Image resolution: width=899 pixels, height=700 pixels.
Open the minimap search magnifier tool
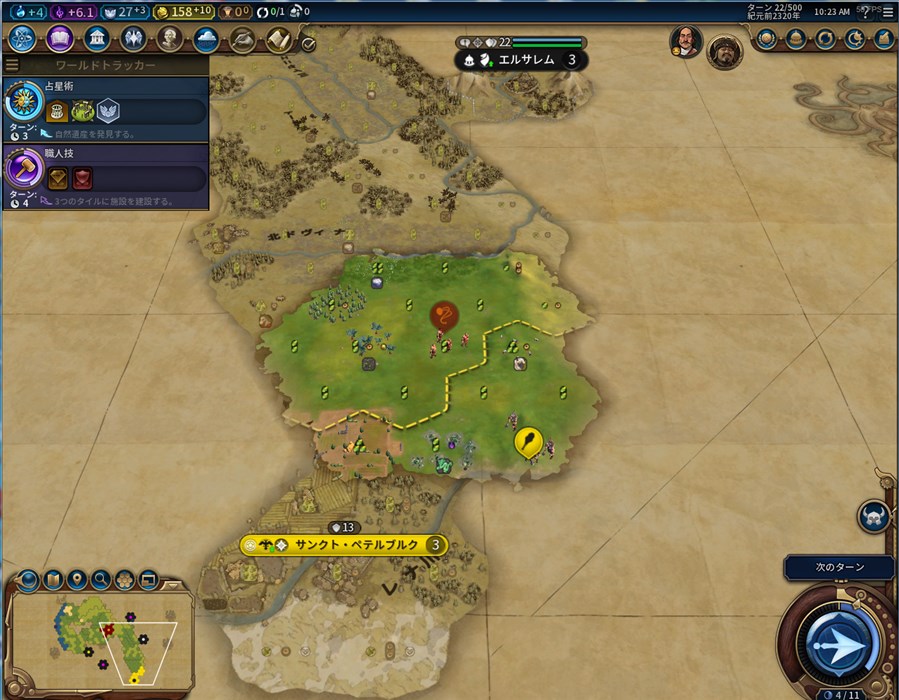click(100, 579)
